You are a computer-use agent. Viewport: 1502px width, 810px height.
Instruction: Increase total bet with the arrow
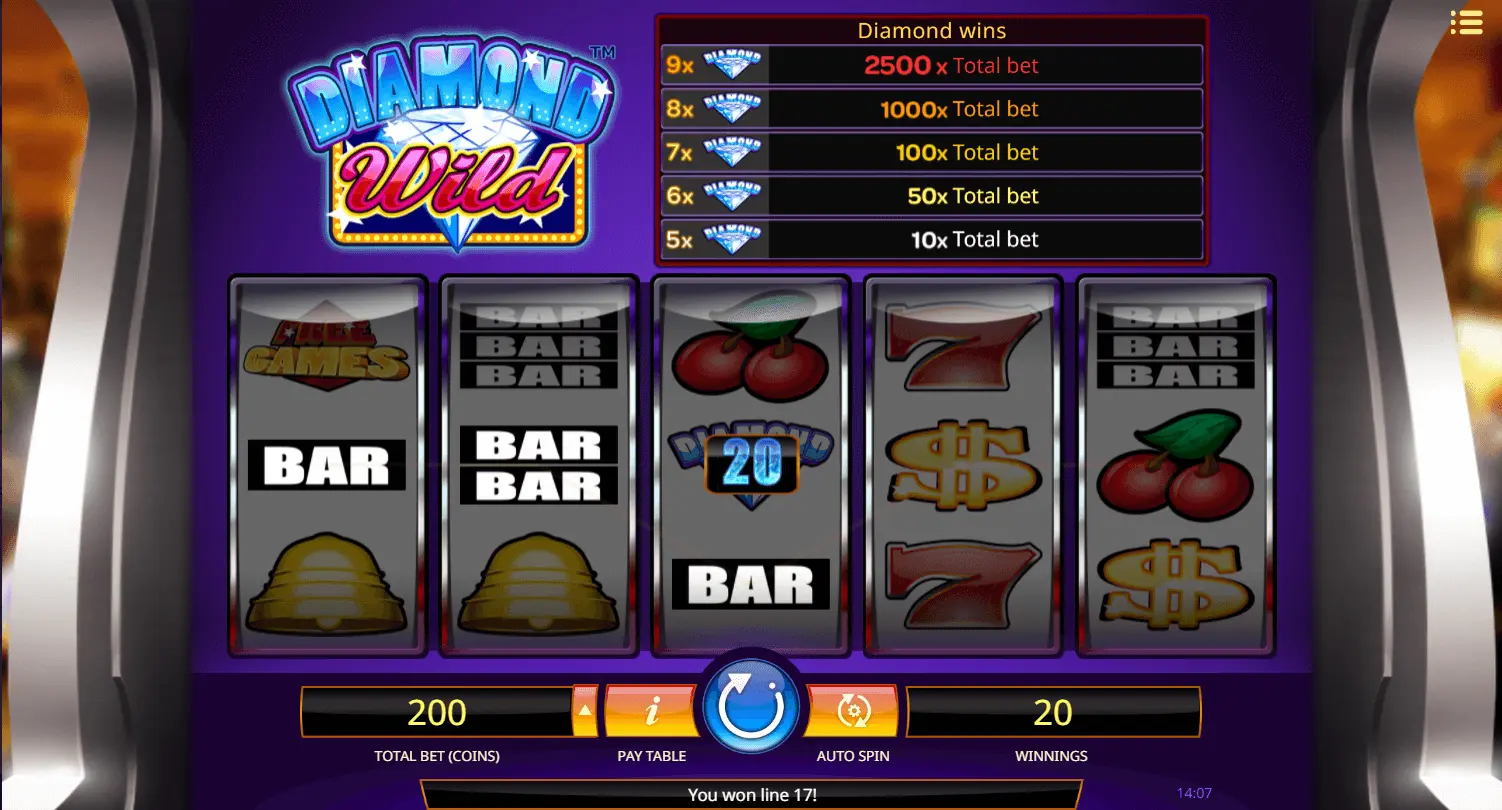coord(585,711)
